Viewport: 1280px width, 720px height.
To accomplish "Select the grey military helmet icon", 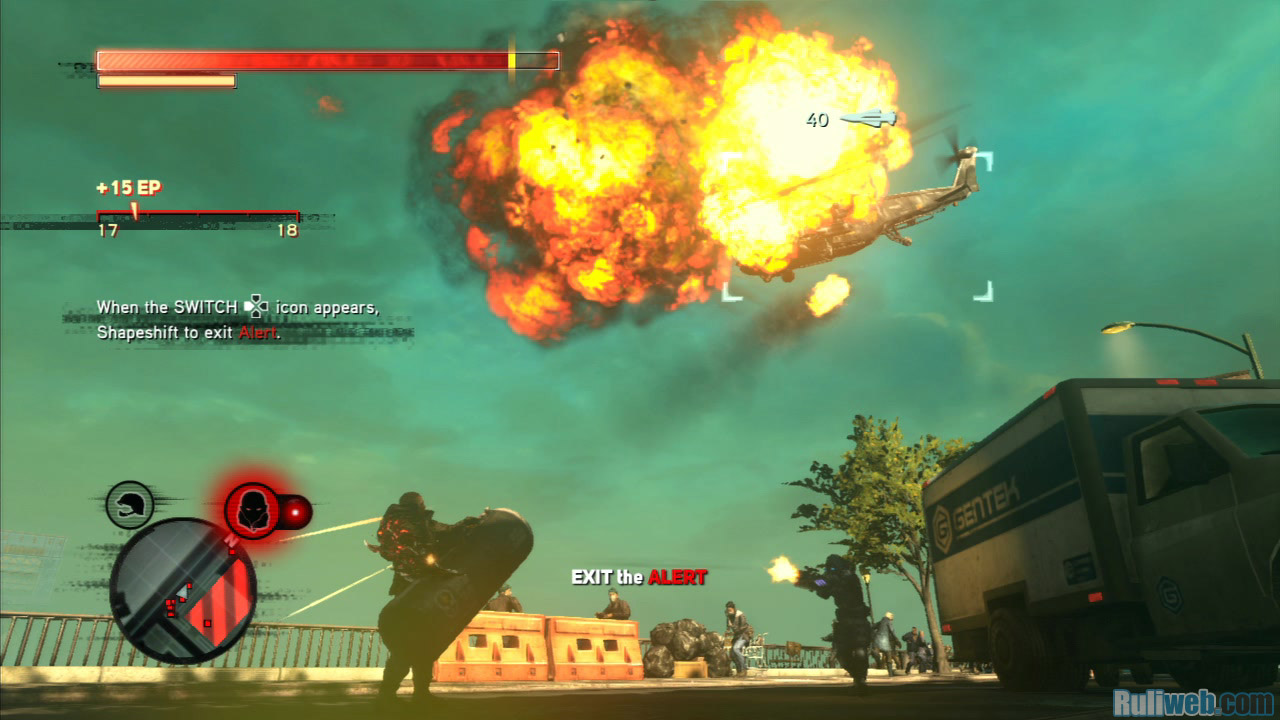I will coord(130,505).
